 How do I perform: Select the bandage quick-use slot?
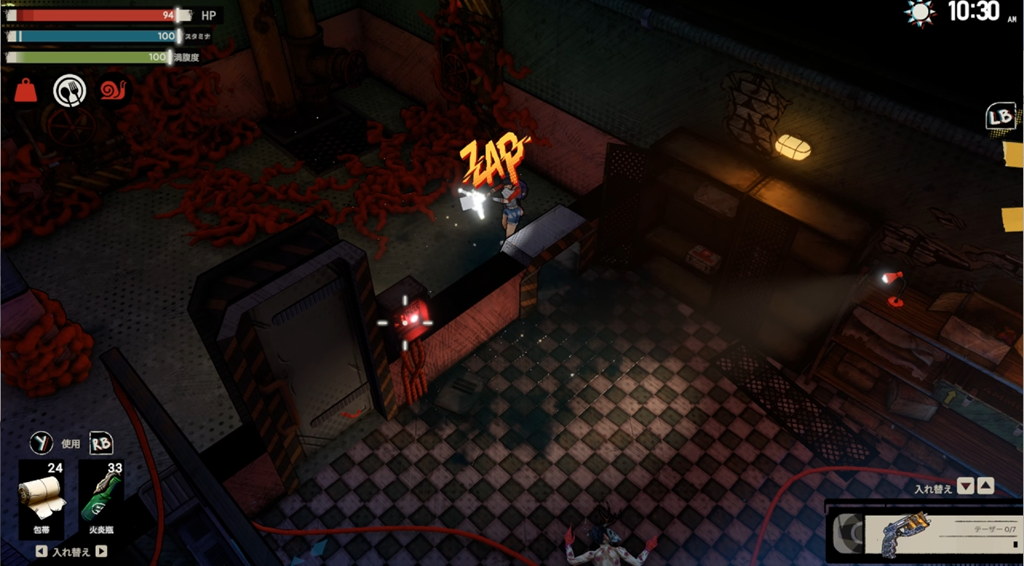43,498
